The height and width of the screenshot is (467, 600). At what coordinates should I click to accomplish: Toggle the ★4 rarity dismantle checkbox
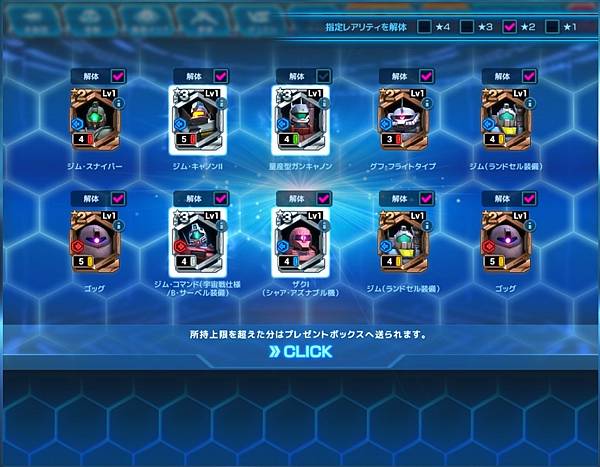click(x=426, y=27)
